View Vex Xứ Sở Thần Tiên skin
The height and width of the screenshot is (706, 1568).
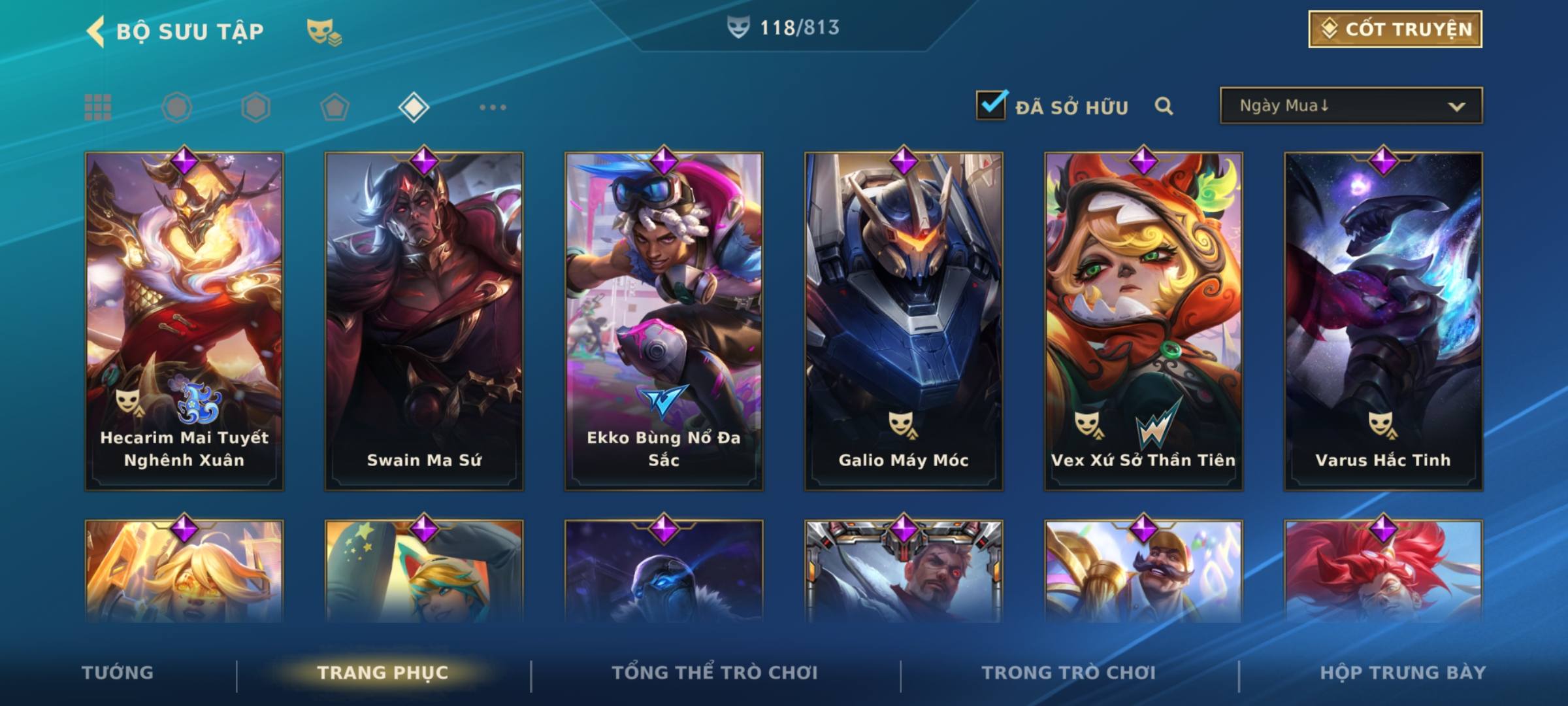tap(1143, 320)
